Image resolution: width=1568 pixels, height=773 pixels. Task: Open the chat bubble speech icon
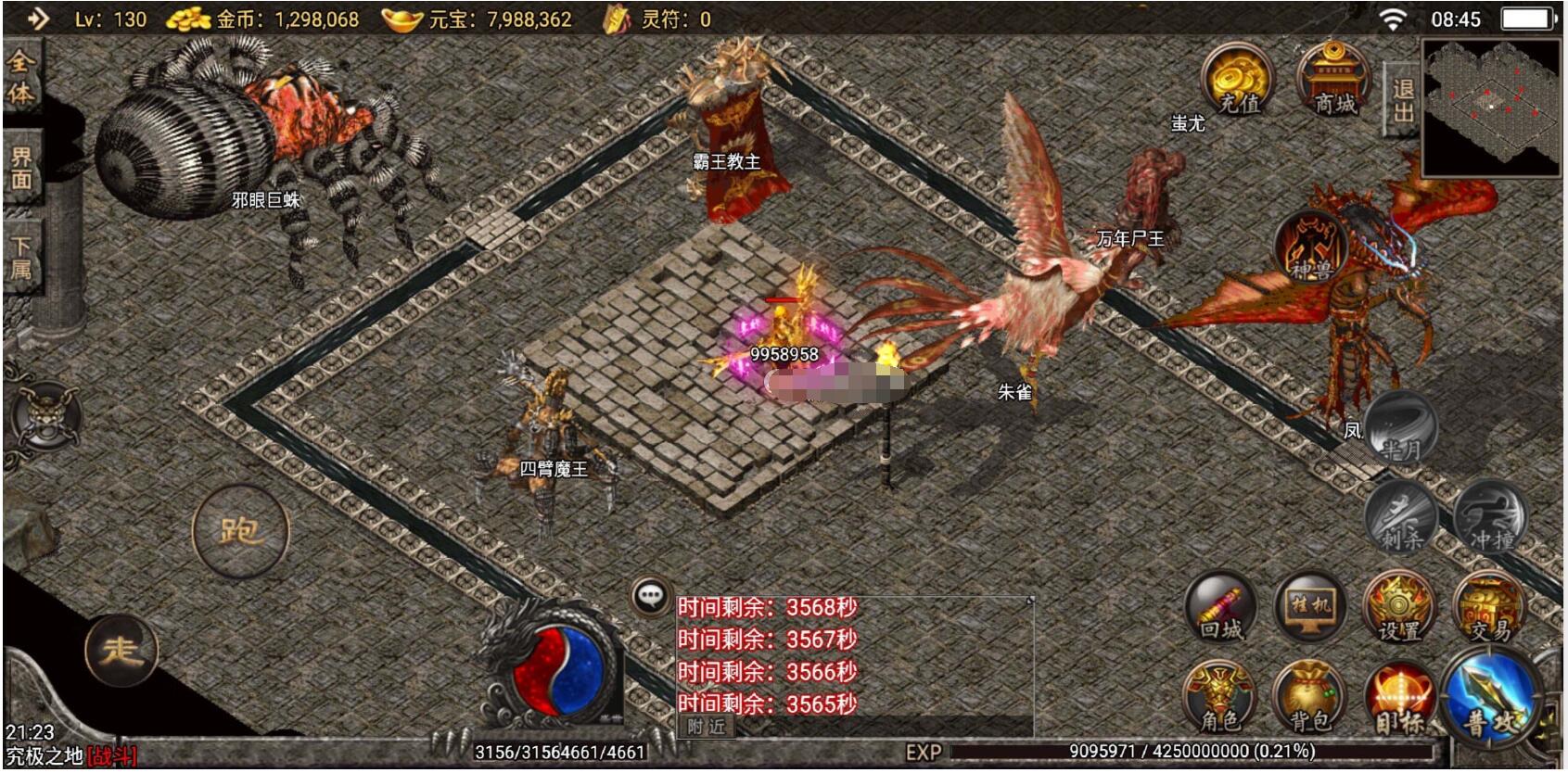[652, 598]
